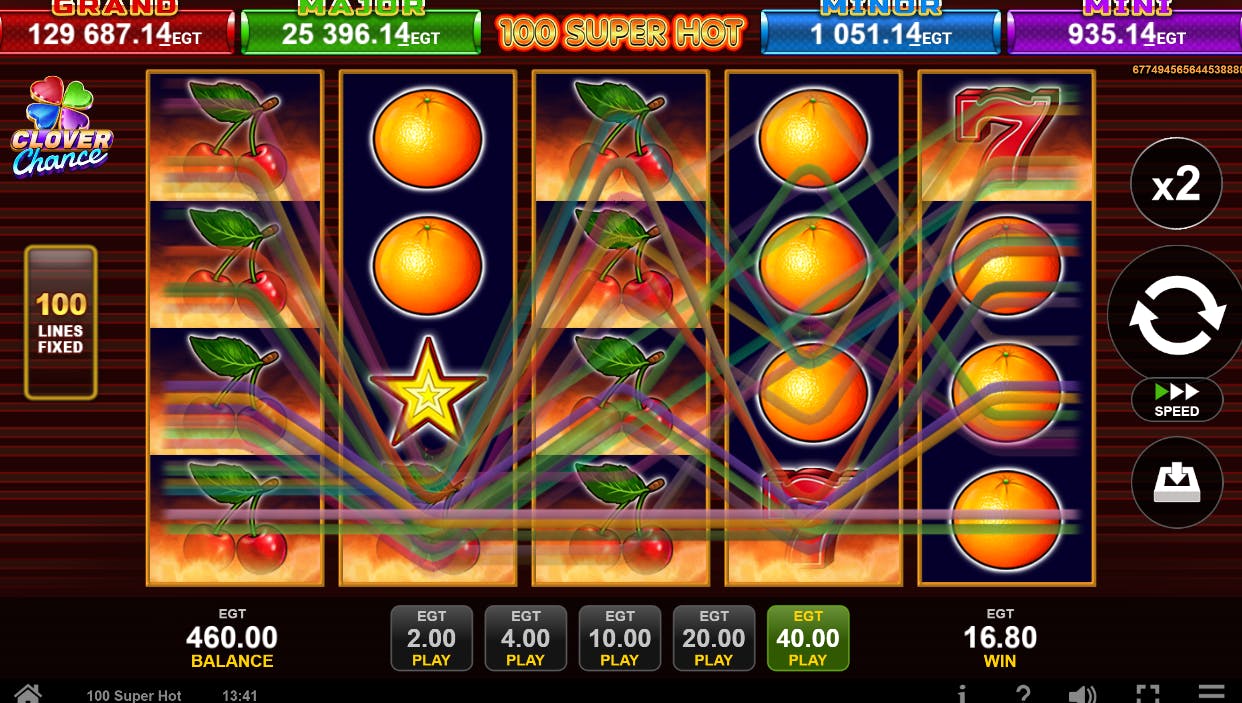The image size is (1242, 703).
Task: Pick the 10.00 EGT play bet
Action: [x=619, y=638]
